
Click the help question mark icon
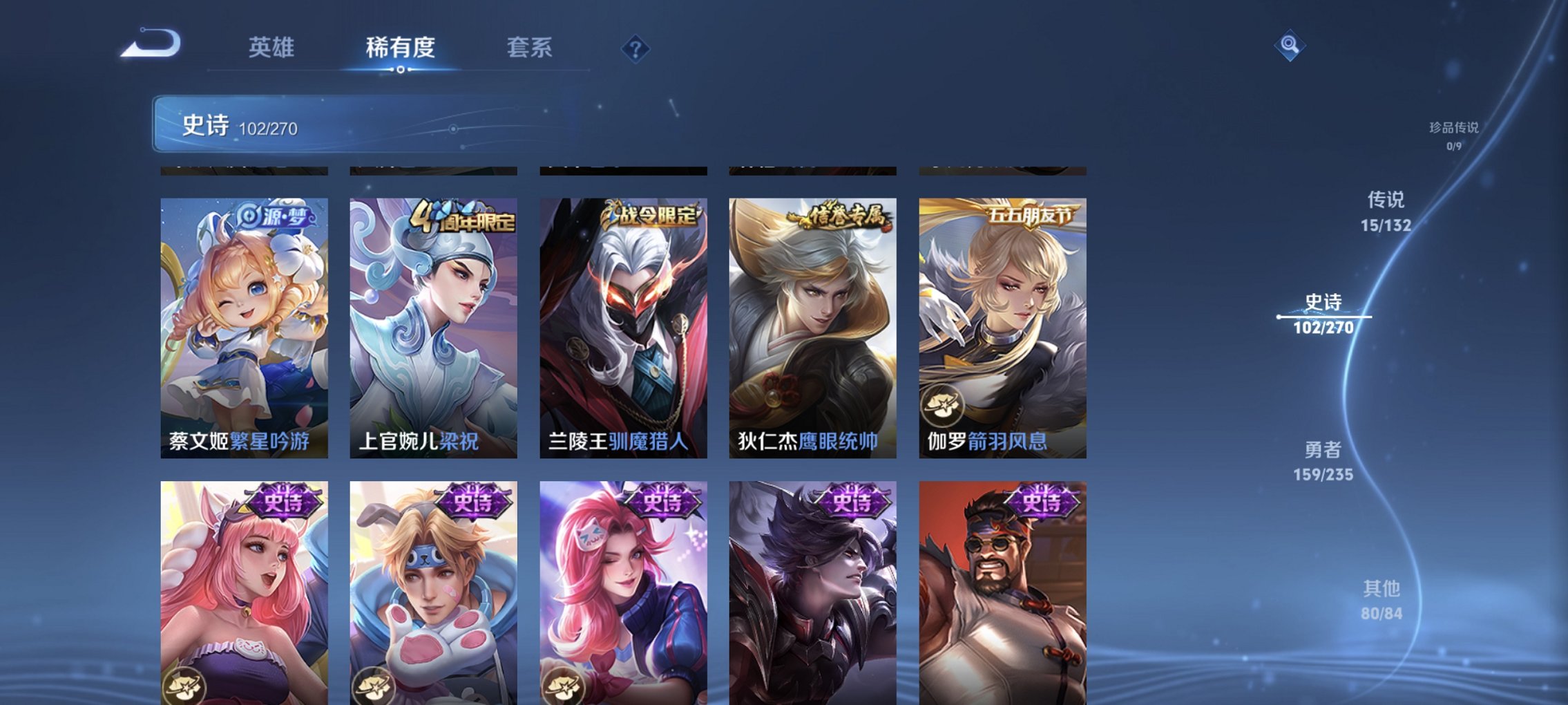(x=635, y=48)
